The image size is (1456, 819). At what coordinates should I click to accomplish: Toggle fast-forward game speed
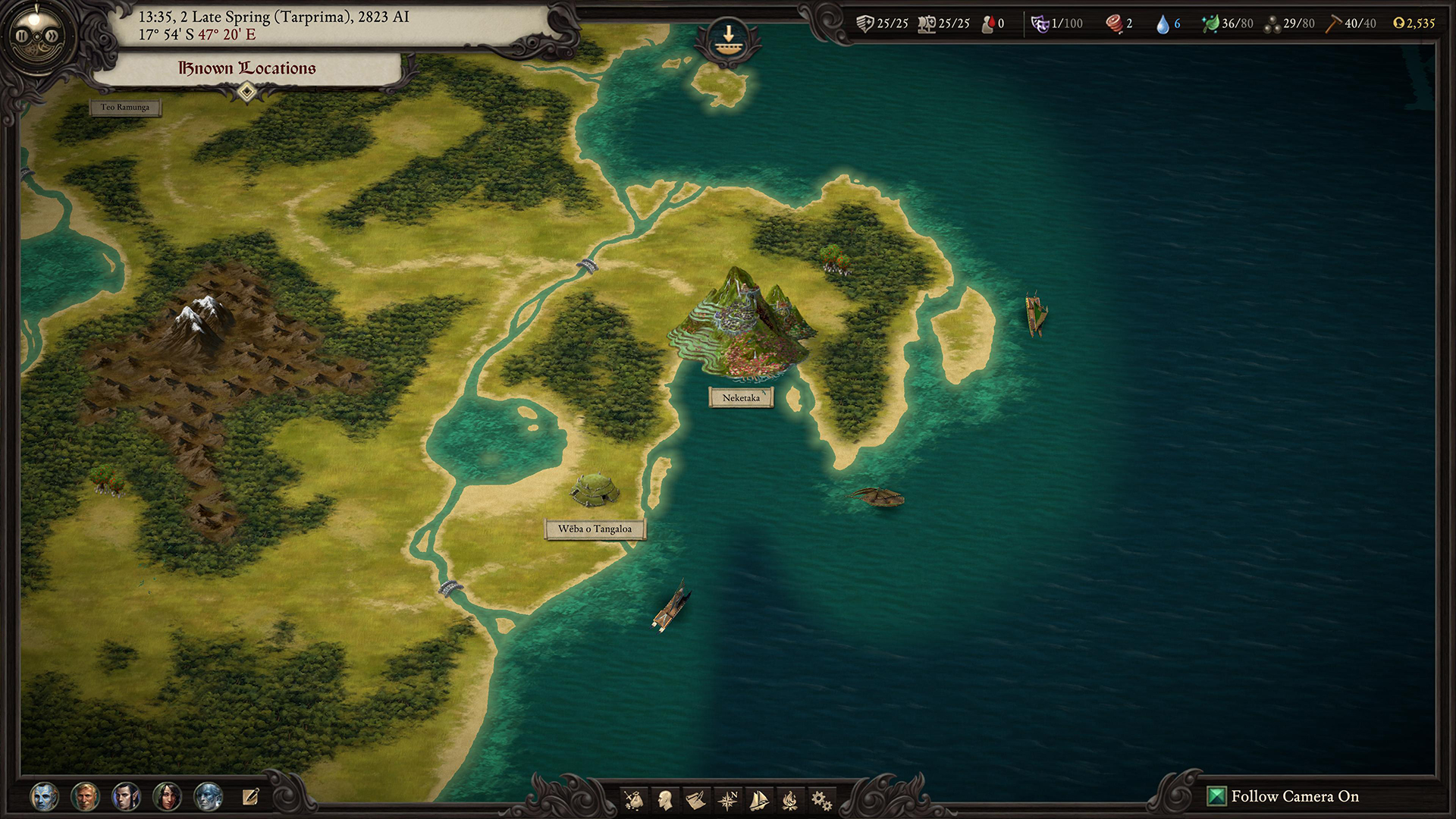(x=51, y=35)
